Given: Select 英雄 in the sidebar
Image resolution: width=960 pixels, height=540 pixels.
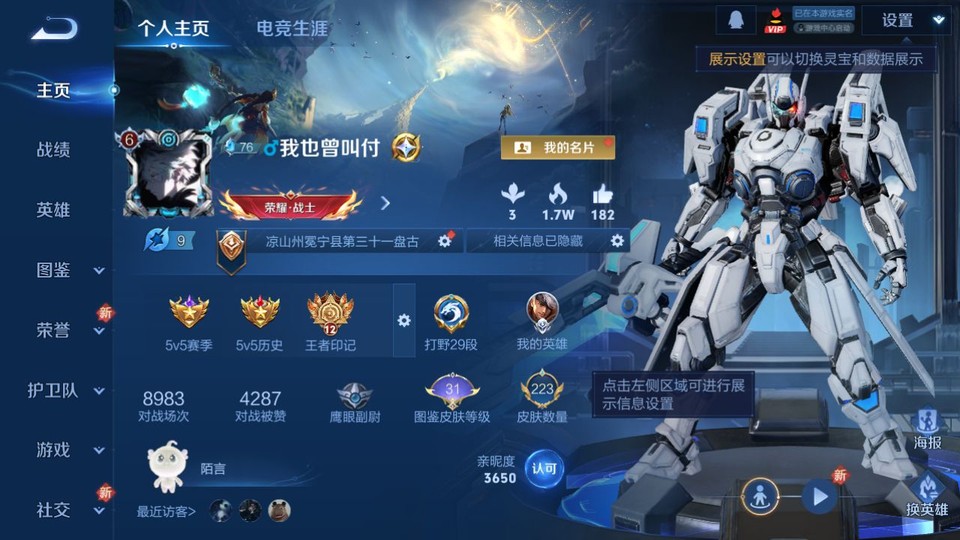Looking at the screenshot, I should pos(54,210).
